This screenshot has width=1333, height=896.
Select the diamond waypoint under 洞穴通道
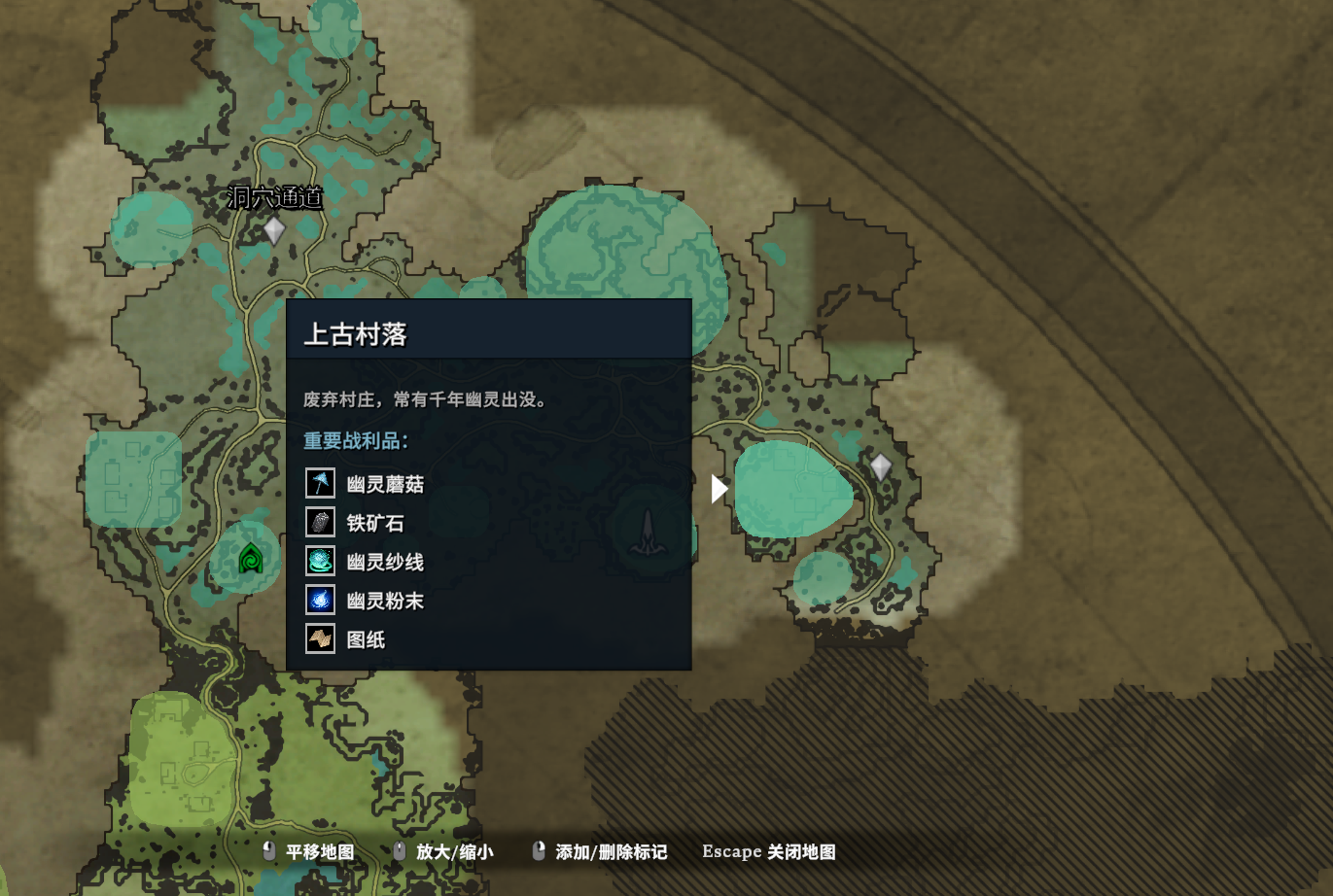tap(273, 230)
